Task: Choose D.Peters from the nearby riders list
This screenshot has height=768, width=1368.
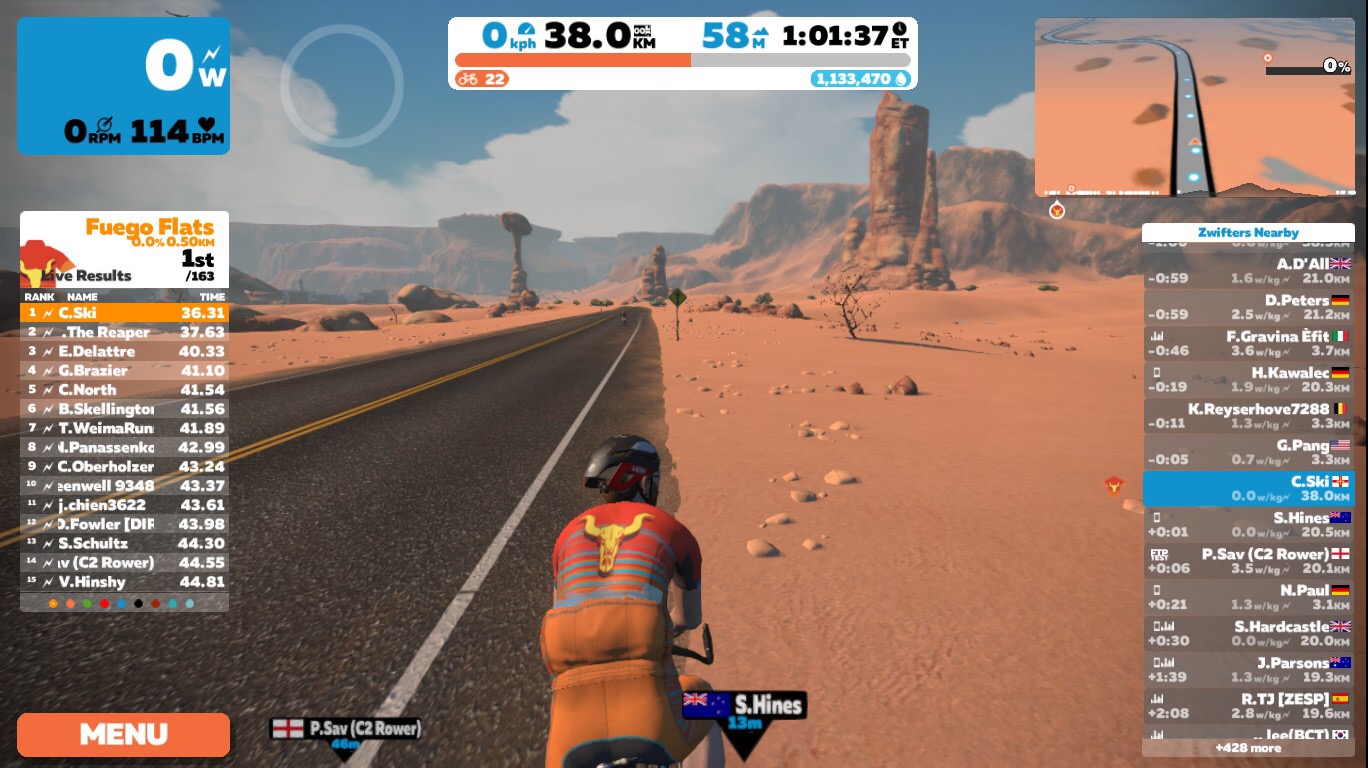Action: [1248, 307]
